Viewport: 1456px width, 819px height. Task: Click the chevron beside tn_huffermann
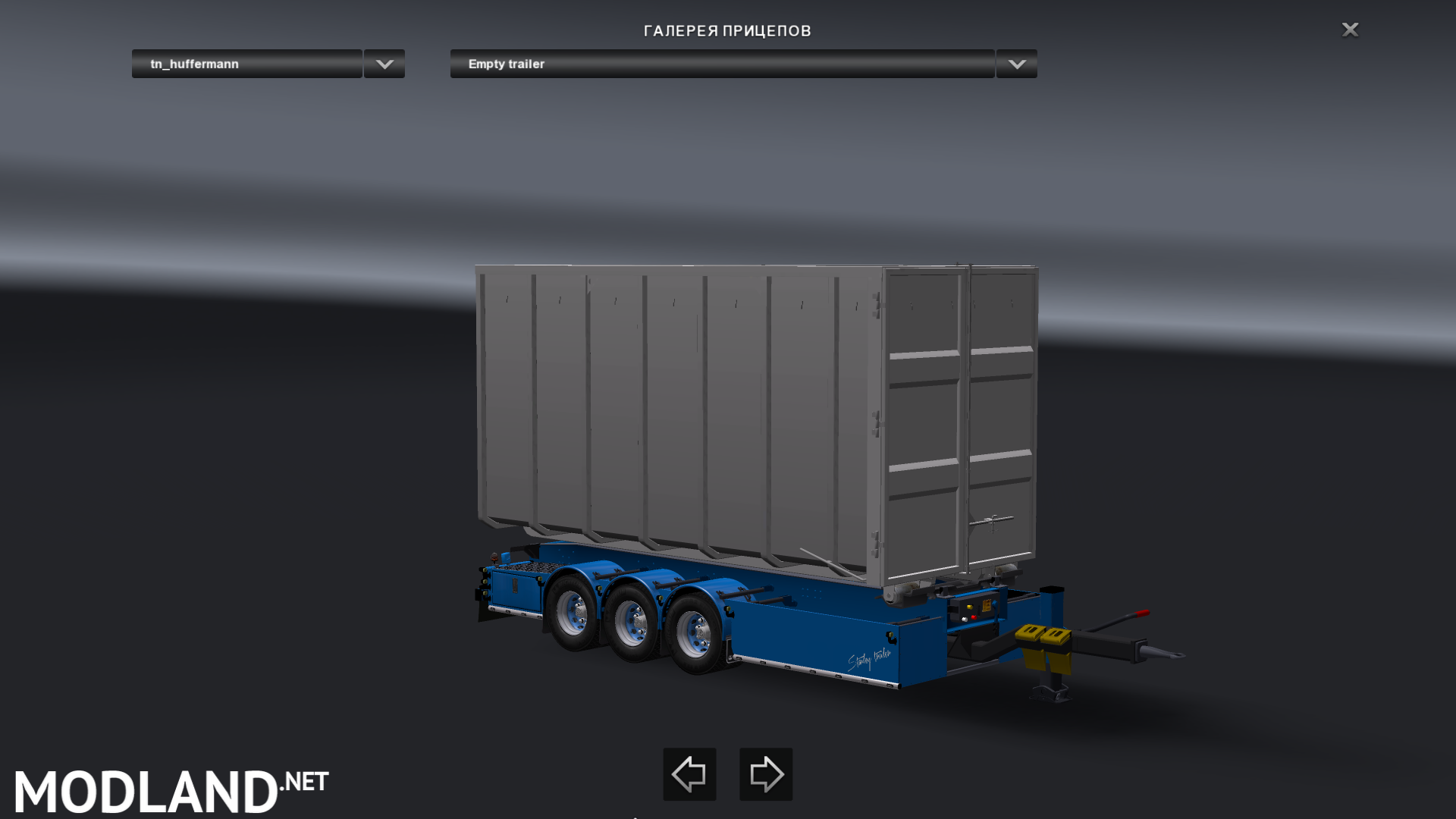[x=383, y=64]
